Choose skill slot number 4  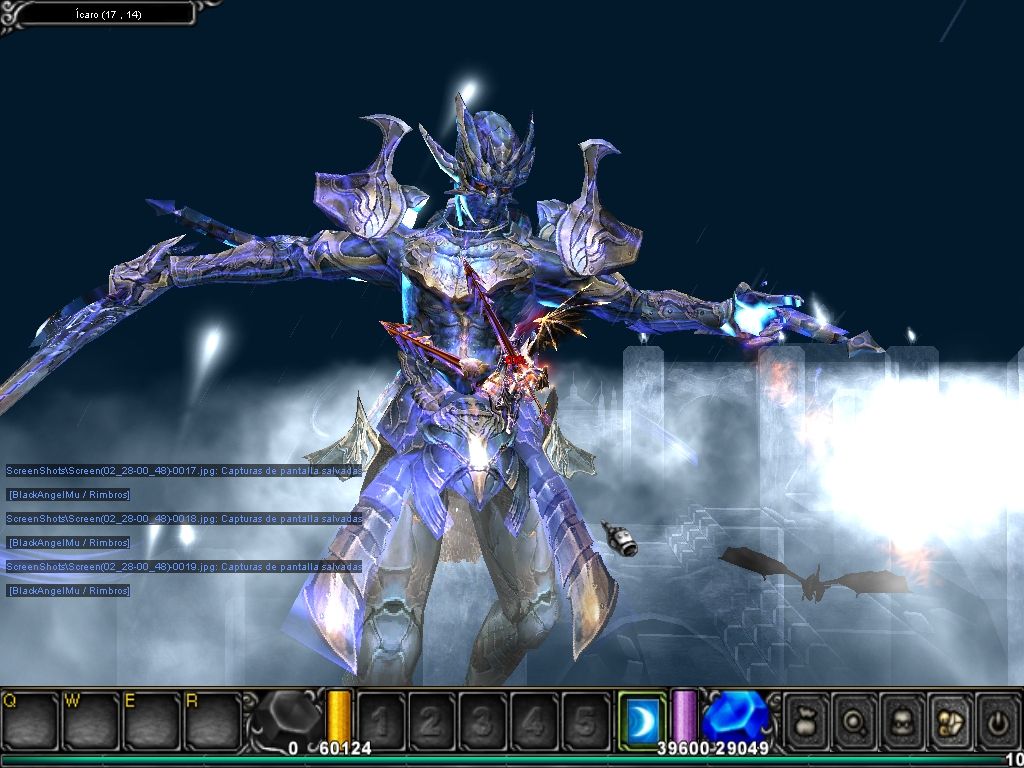coord(534,720)
